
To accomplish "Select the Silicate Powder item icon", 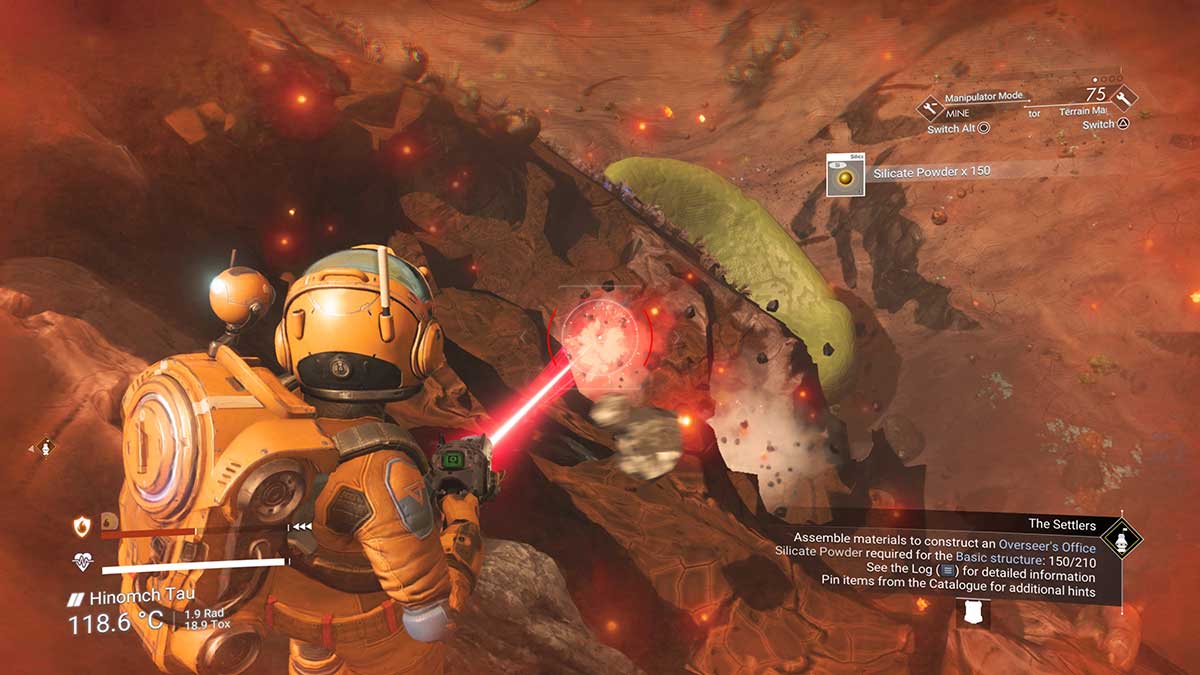I will coord(846,175).
